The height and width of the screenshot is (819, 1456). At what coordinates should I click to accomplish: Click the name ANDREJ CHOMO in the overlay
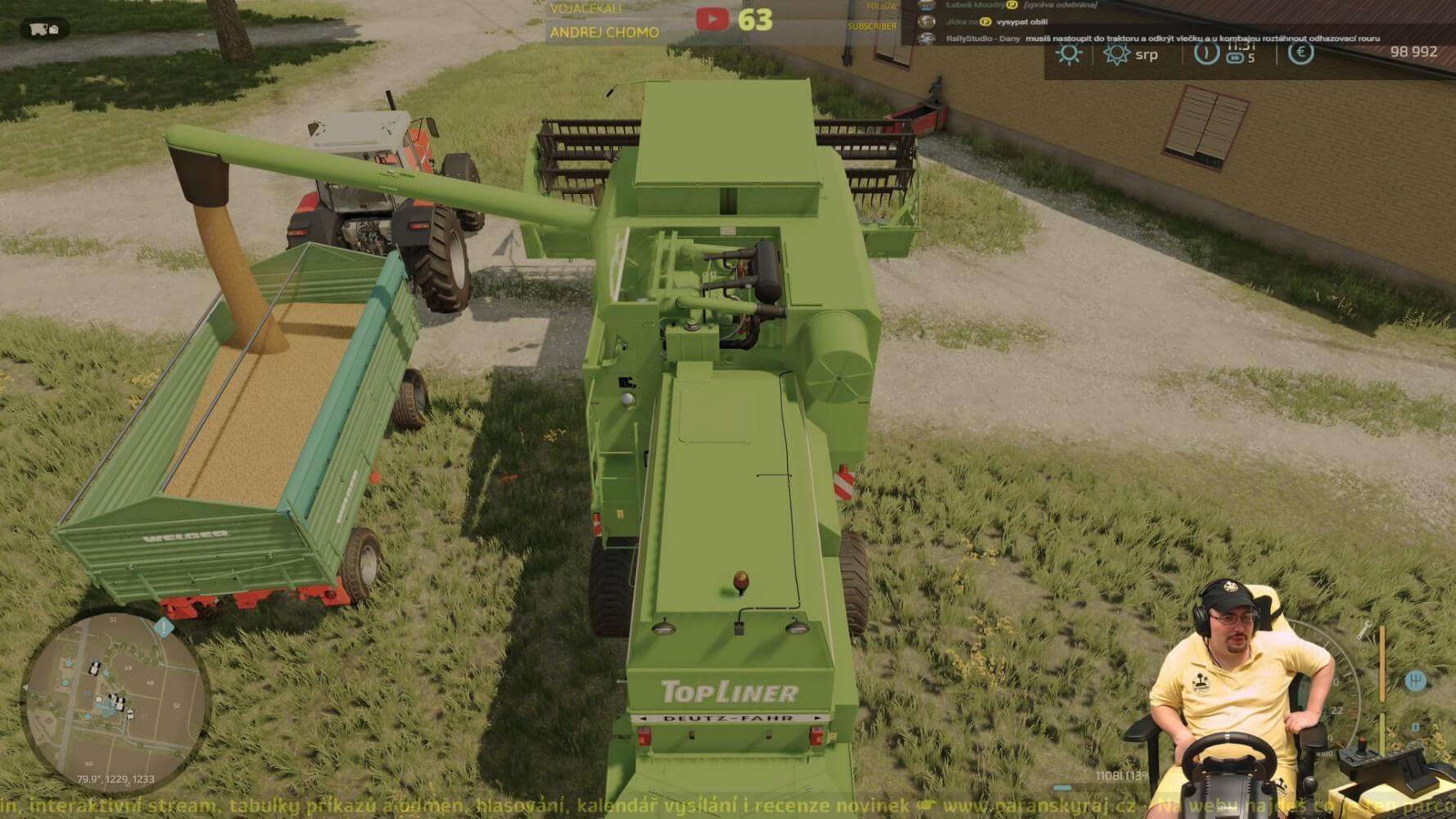click(604, 34)
